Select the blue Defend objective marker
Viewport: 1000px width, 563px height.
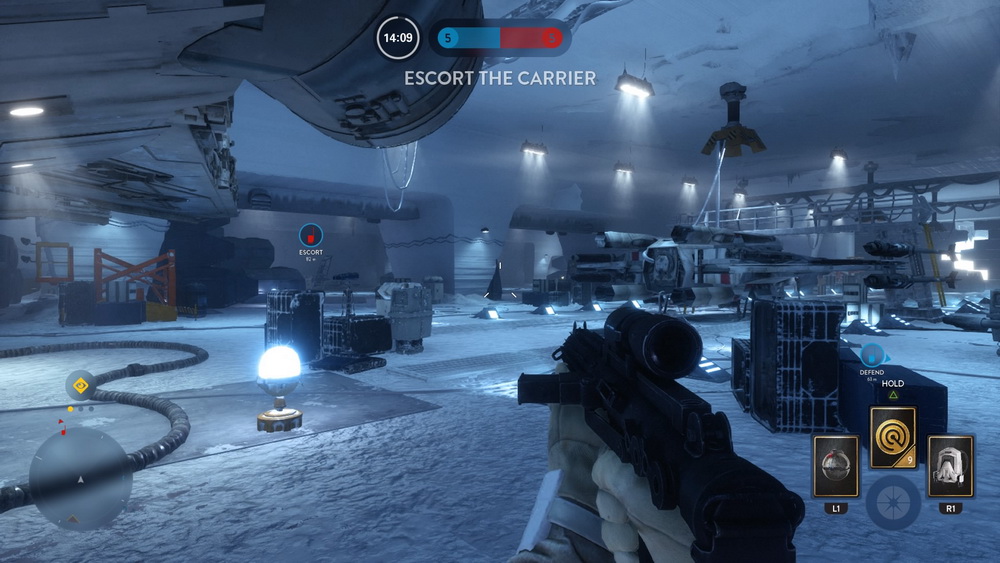pos(872,355)
